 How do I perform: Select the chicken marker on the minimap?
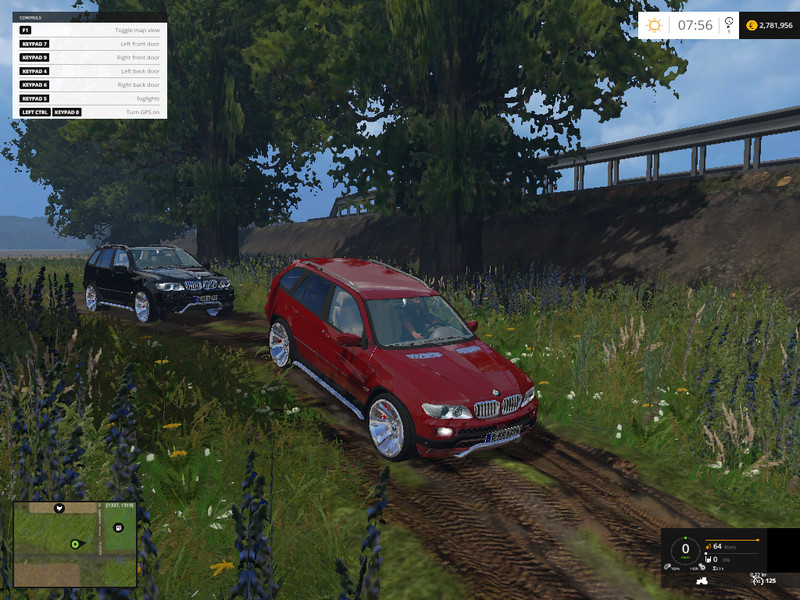click(x=59, y=509)
